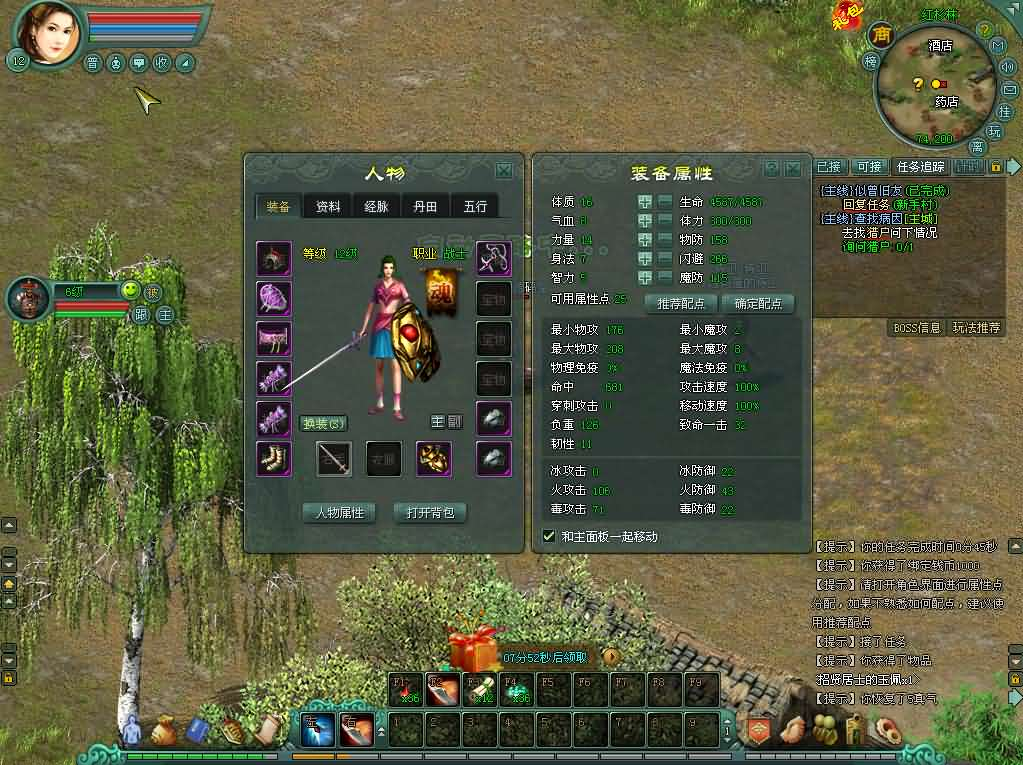The height and width of the screenshot is (765, 1023).
Task: Select the 丹田 tab
Action: [x=425, y=207]
